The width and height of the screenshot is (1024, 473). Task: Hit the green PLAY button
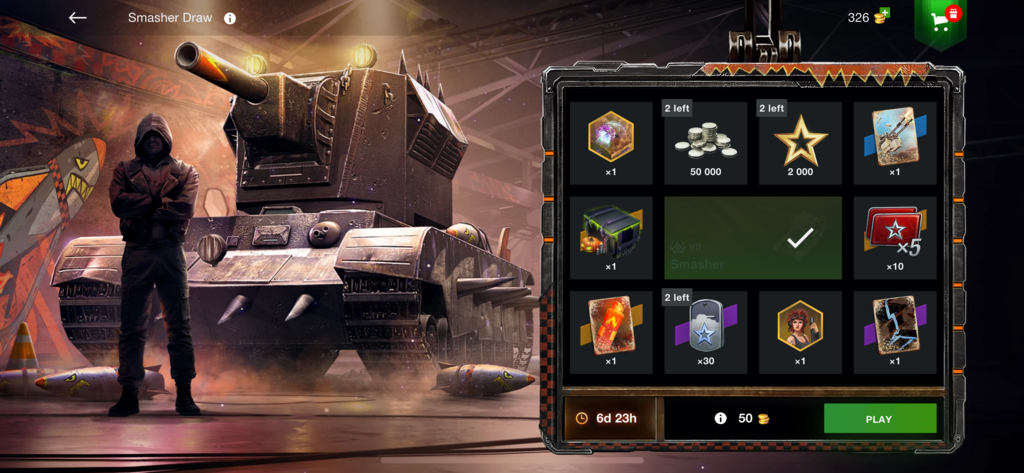pos(879,418)
